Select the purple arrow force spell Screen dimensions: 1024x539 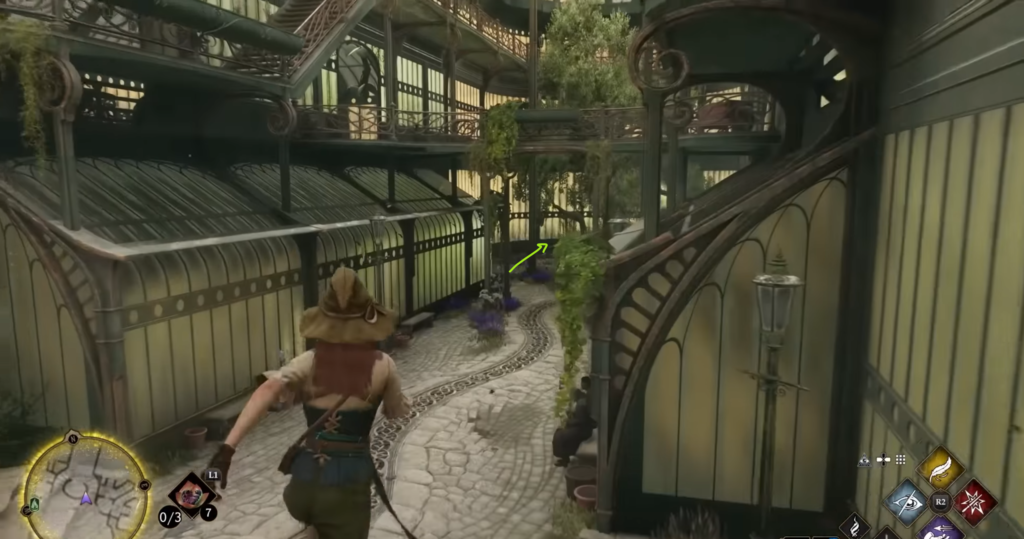[939, 529]
